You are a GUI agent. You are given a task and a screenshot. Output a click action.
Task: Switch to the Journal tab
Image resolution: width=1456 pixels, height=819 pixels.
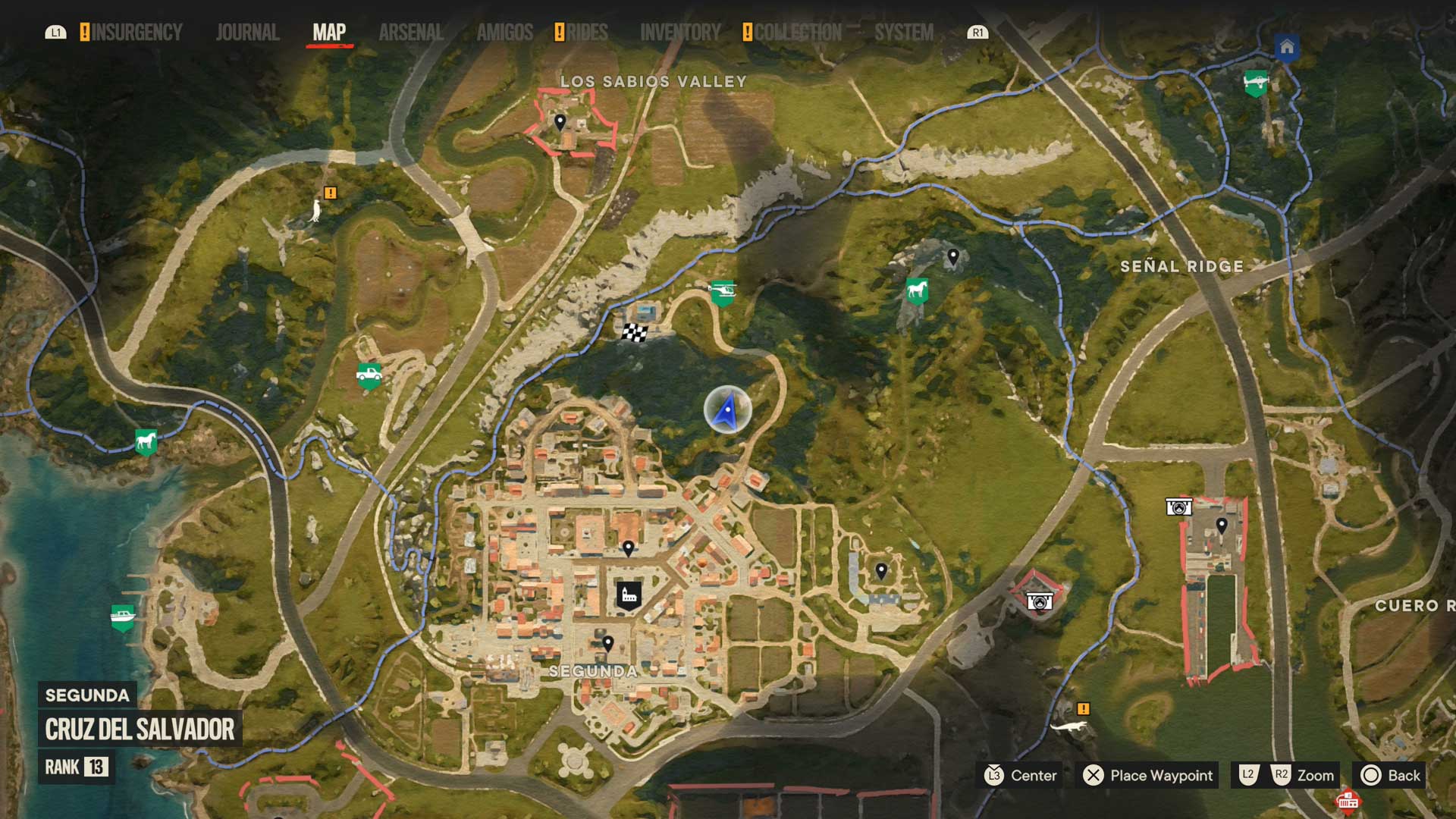247,33
